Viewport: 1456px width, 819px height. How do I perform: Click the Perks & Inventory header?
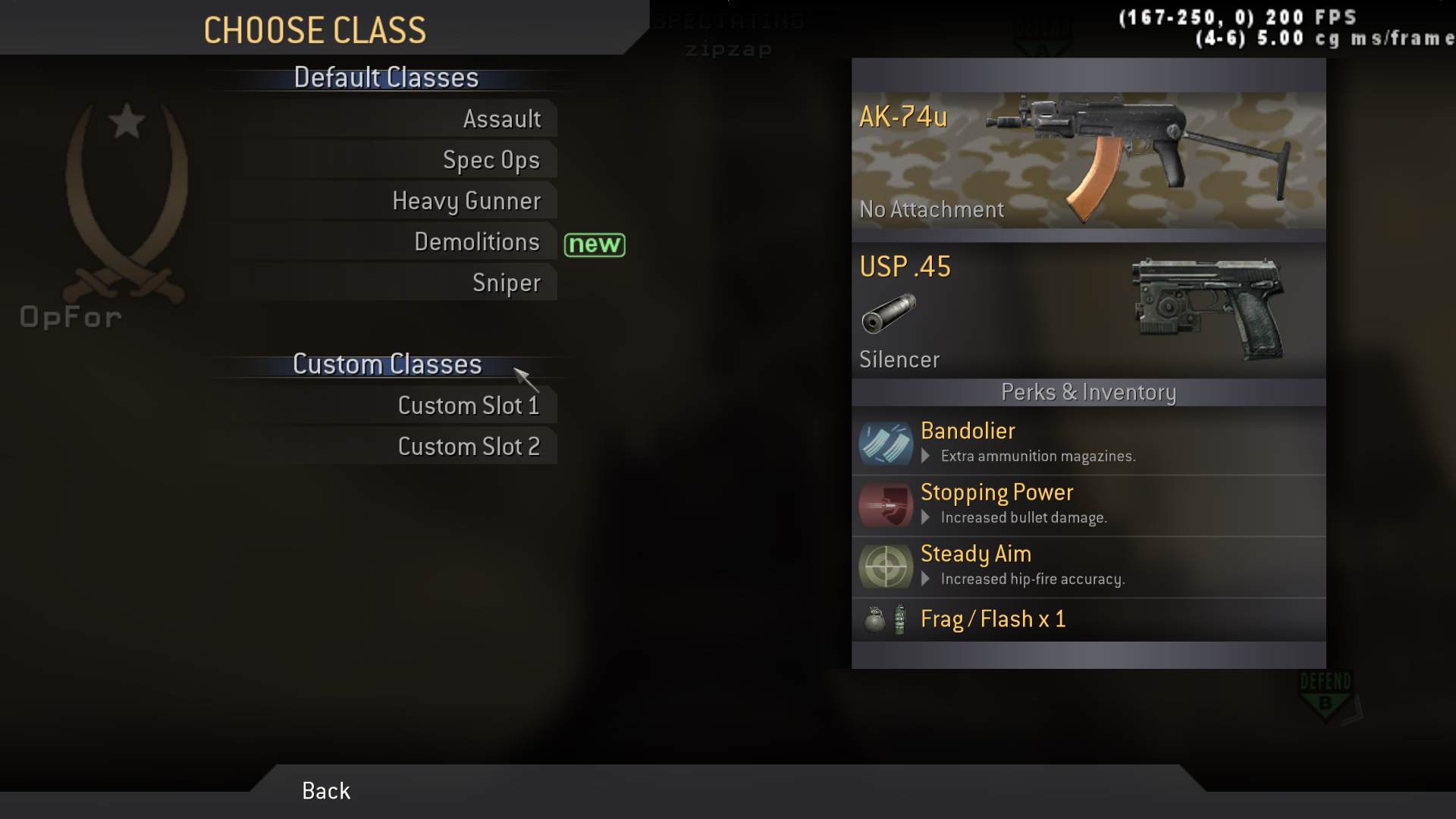[1087, 392]
